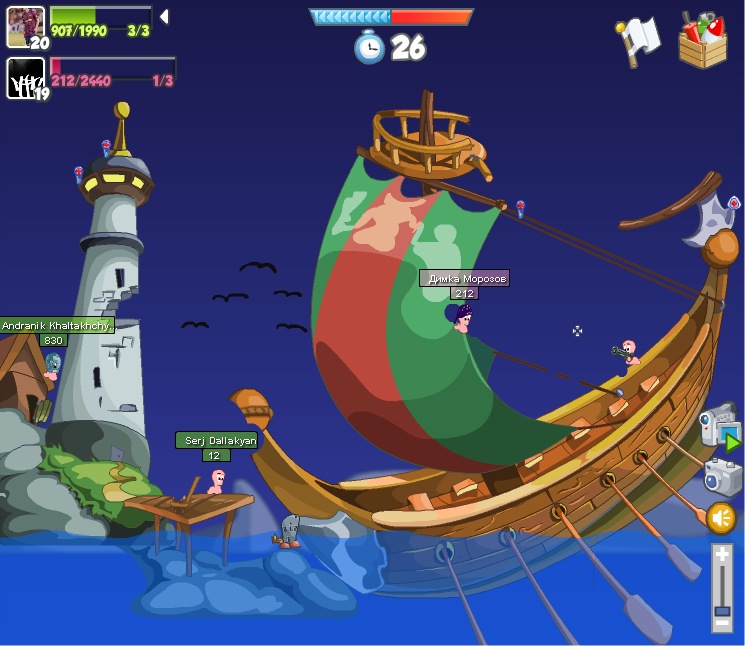The width and height of the screenshot is (745, 650).
Task: Click the white surrender flag icon
Action: [638, 40]
